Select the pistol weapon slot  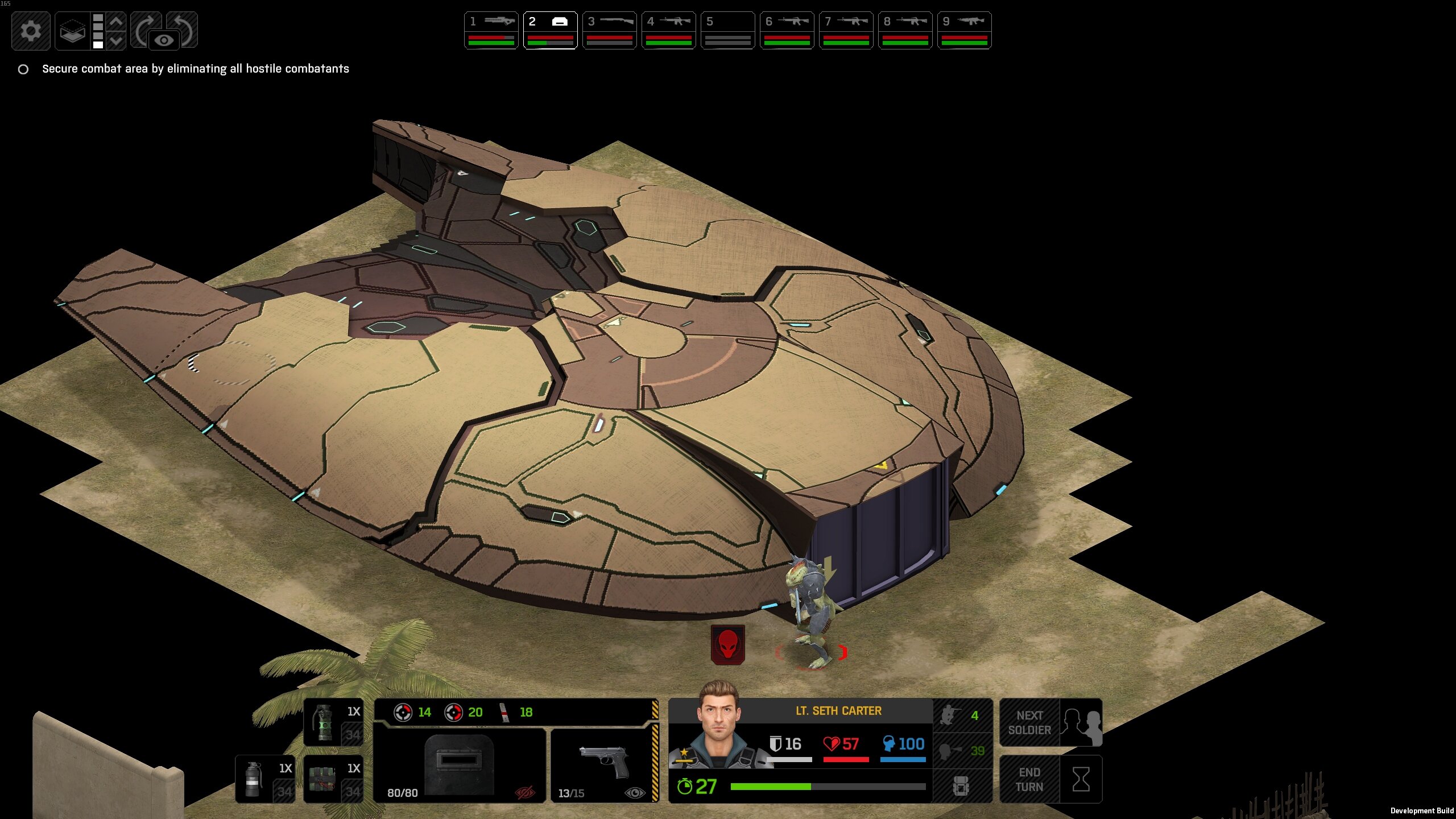604,764
